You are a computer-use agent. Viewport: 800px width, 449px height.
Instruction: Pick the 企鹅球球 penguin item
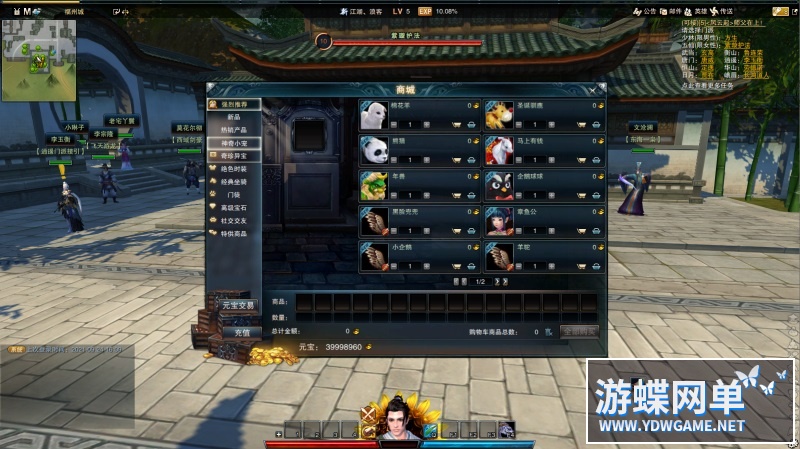[x=500, y=185]
